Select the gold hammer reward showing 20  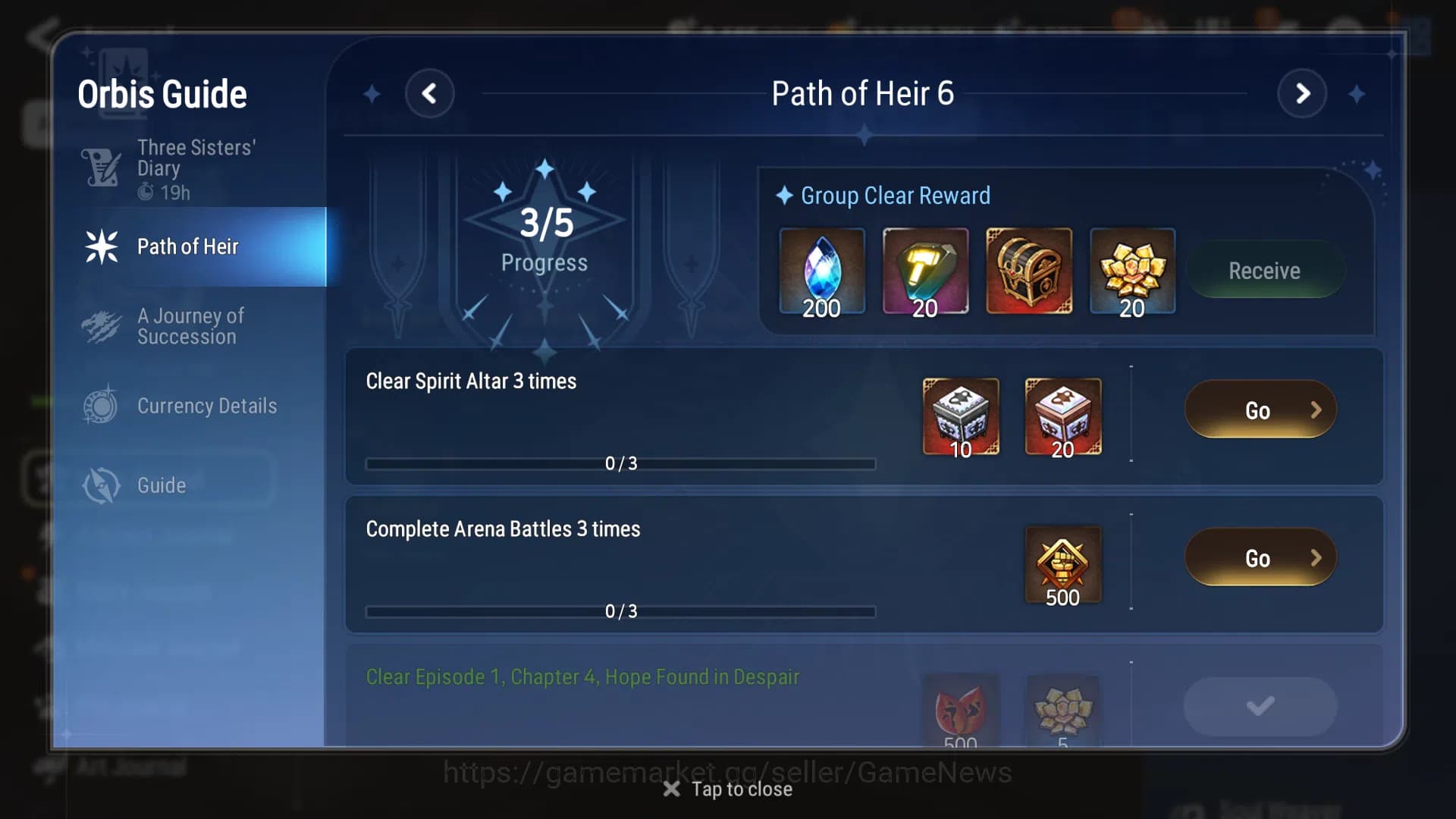coord(925,270)
